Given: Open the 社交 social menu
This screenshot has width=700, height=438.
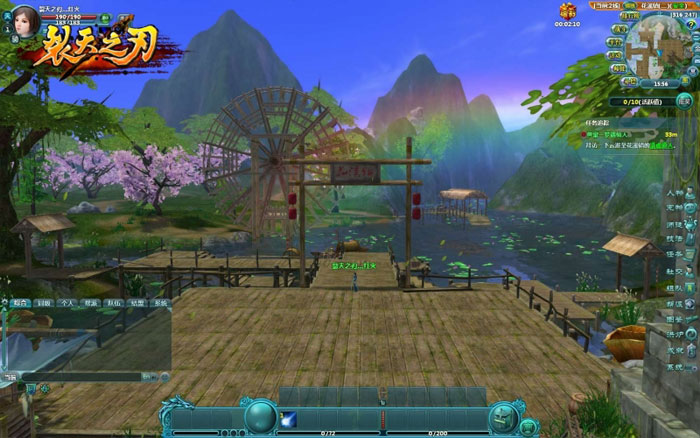Looking at the screenshot, I should pos(678,271).
